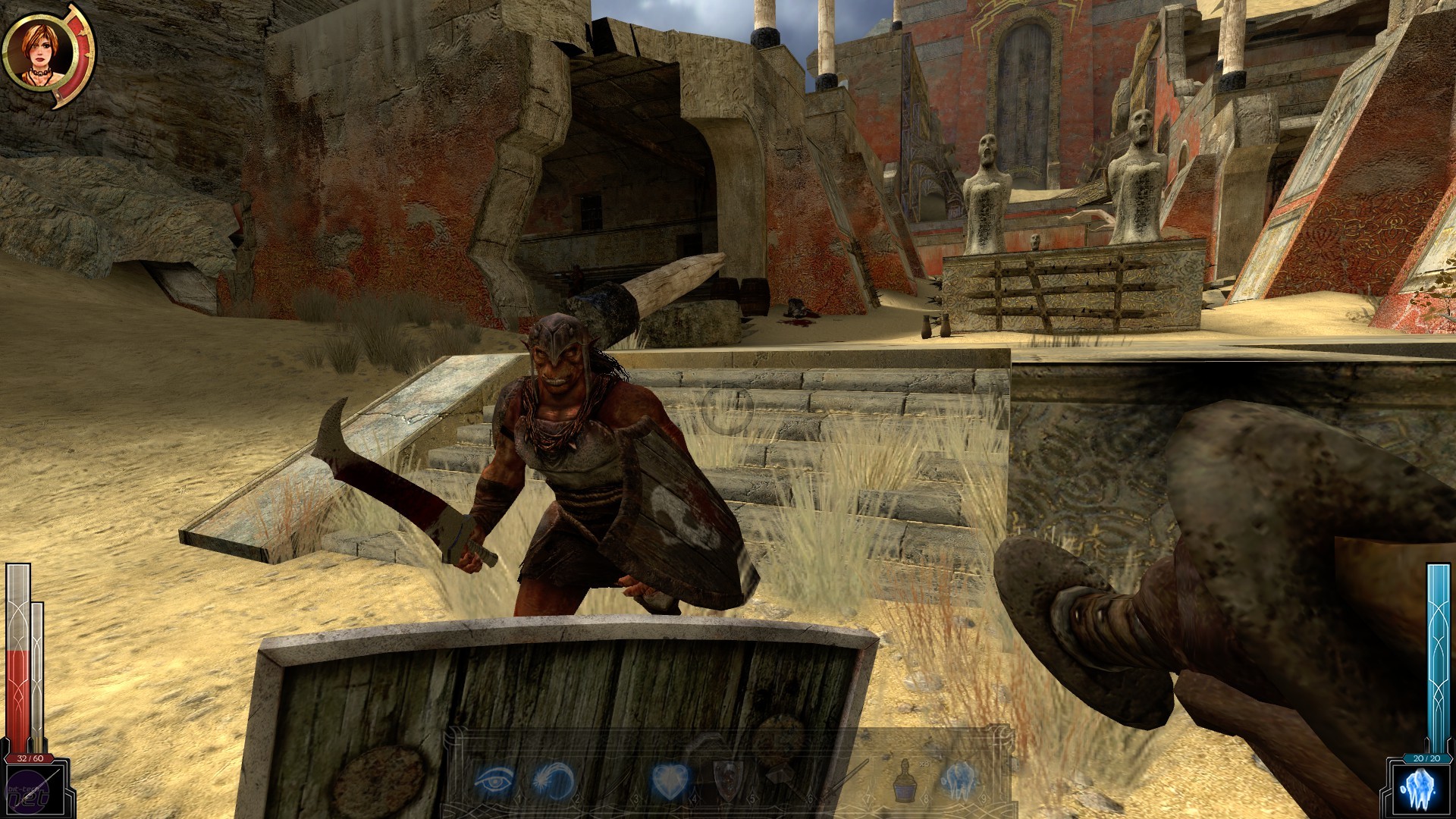Select the eye spell in hotbar
This screenshot has width=1456, height=819.
(x=494, y=780)
